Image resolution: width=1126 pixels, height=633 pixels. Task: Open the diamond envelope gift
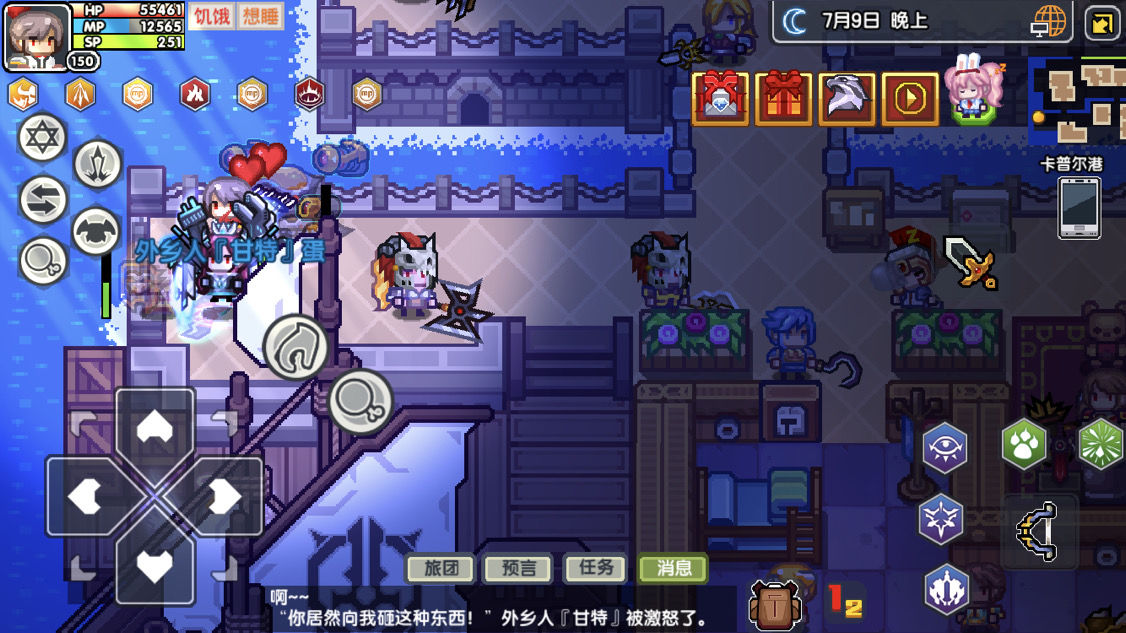tap(720, 98)
